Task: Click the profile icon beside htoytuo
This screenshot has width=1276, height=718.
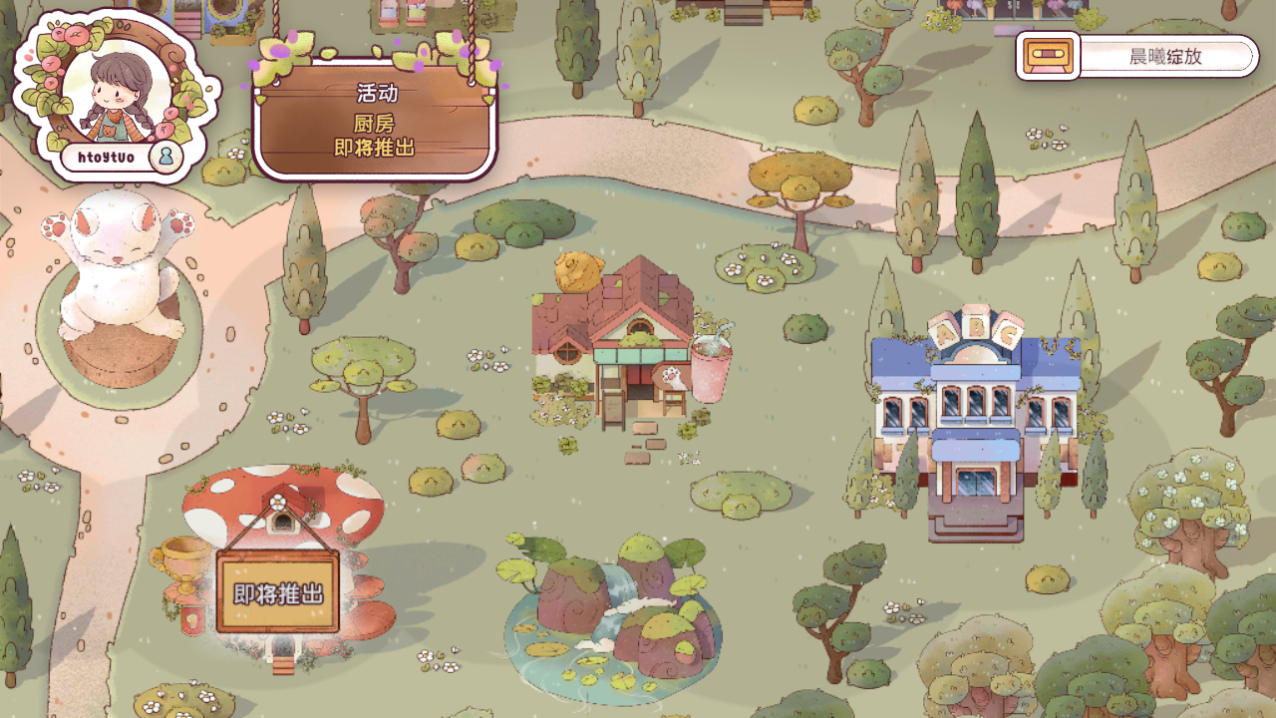Action: click(x=165, y=156)
